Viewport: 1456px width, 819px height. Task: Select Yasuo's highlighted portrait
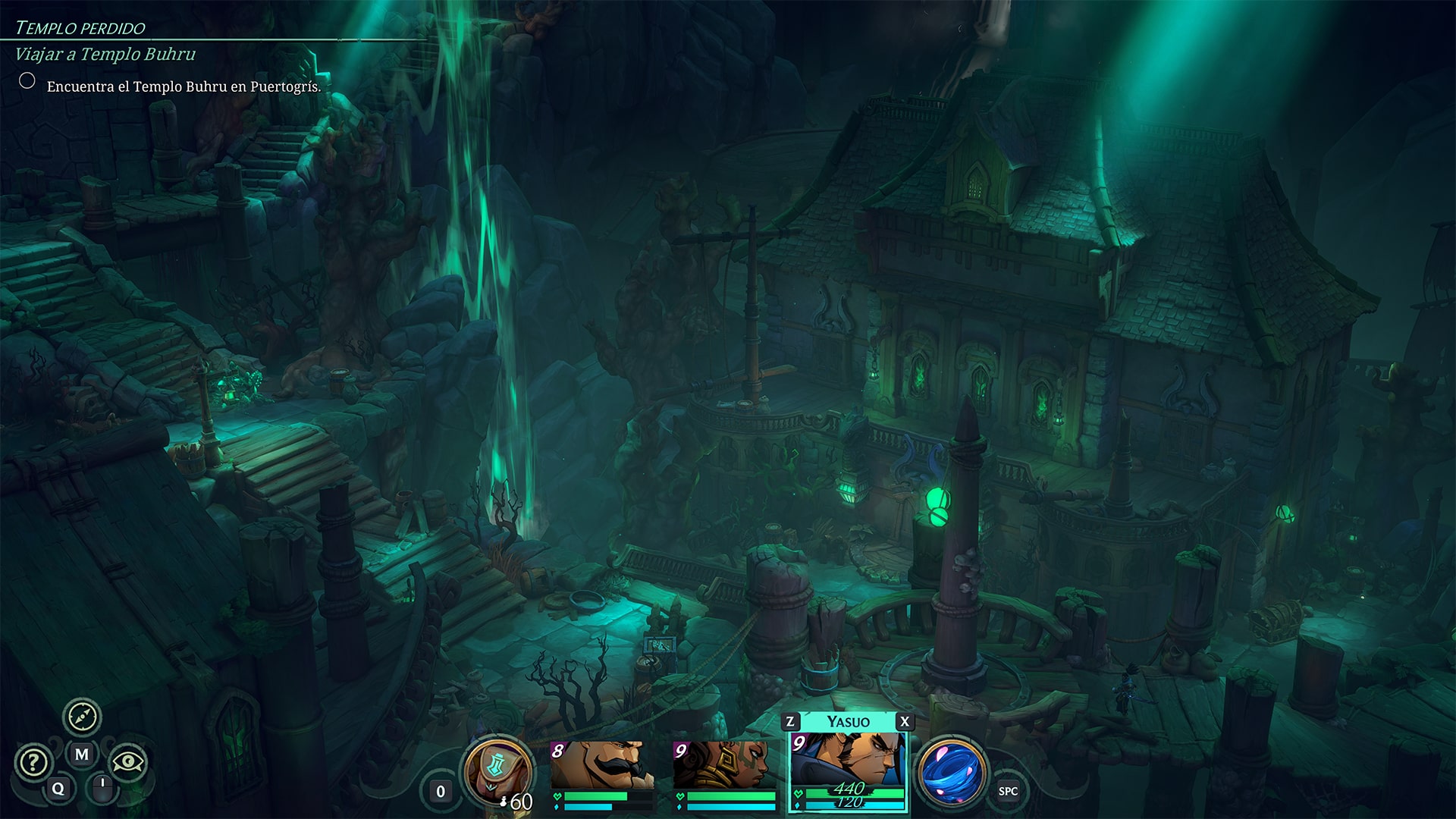pyautogui.click(x=848, y=758)
